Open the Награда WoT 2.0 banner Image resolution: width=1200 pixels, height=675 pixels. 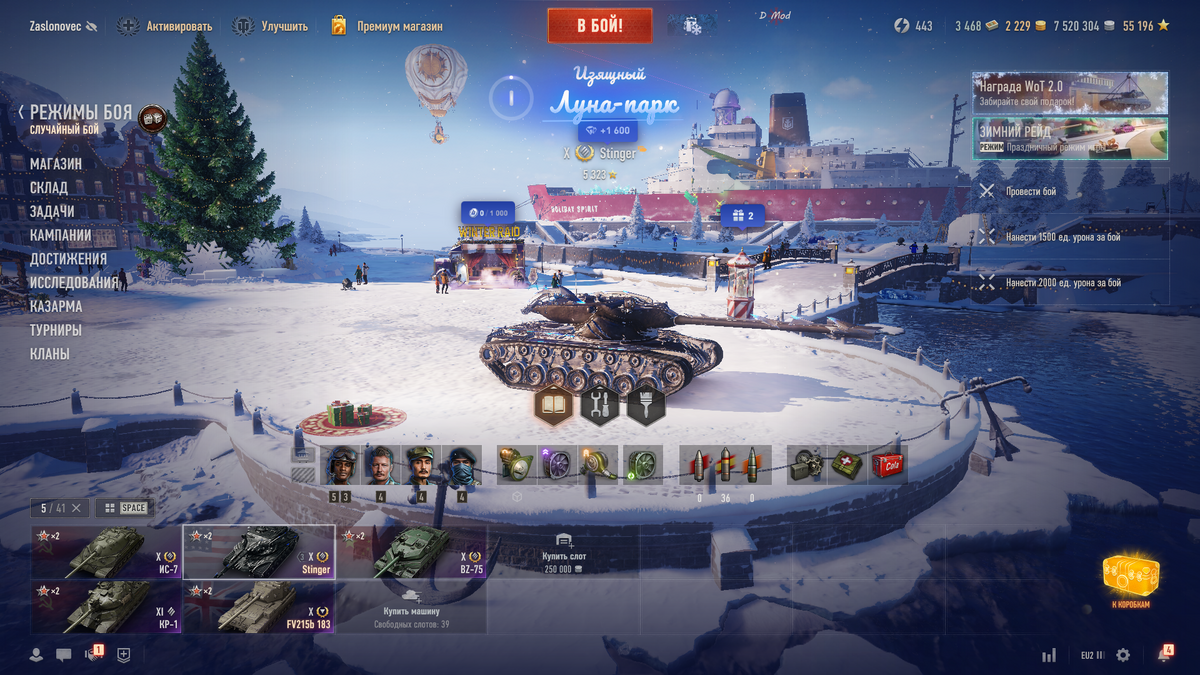pyautogui.click(x=1069, y=93)
